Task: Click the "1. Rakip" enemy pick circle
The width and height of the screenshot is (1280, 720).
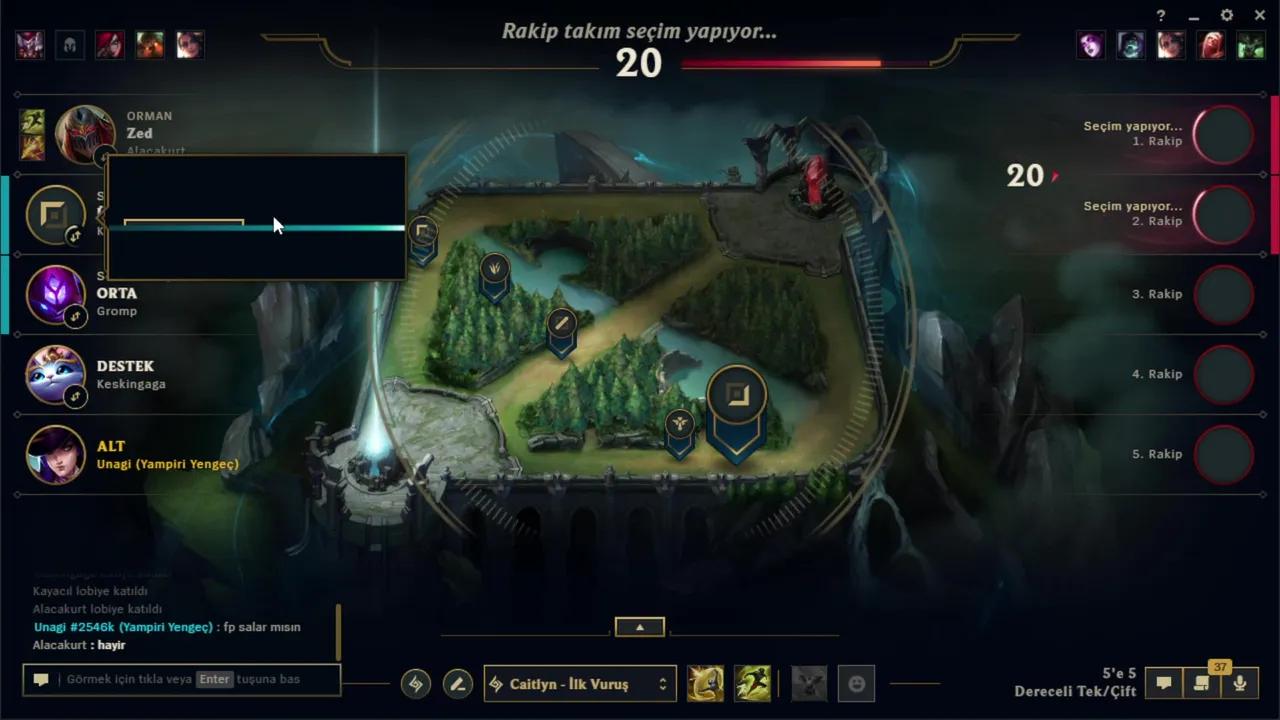Action: [x=1223, y=135]
